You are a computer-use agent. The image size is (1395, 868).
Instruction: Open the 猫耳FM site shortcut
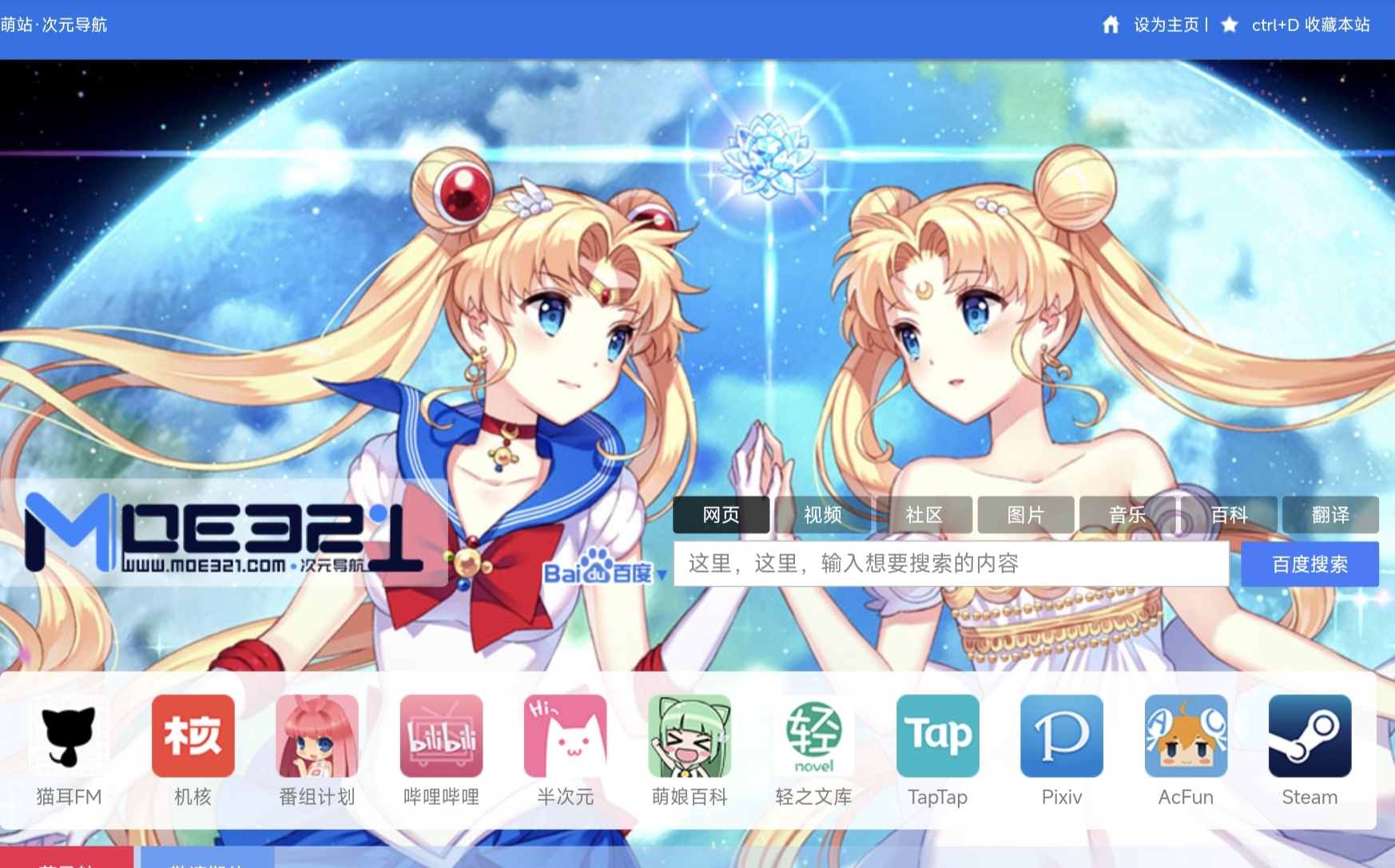pos(69,736)
